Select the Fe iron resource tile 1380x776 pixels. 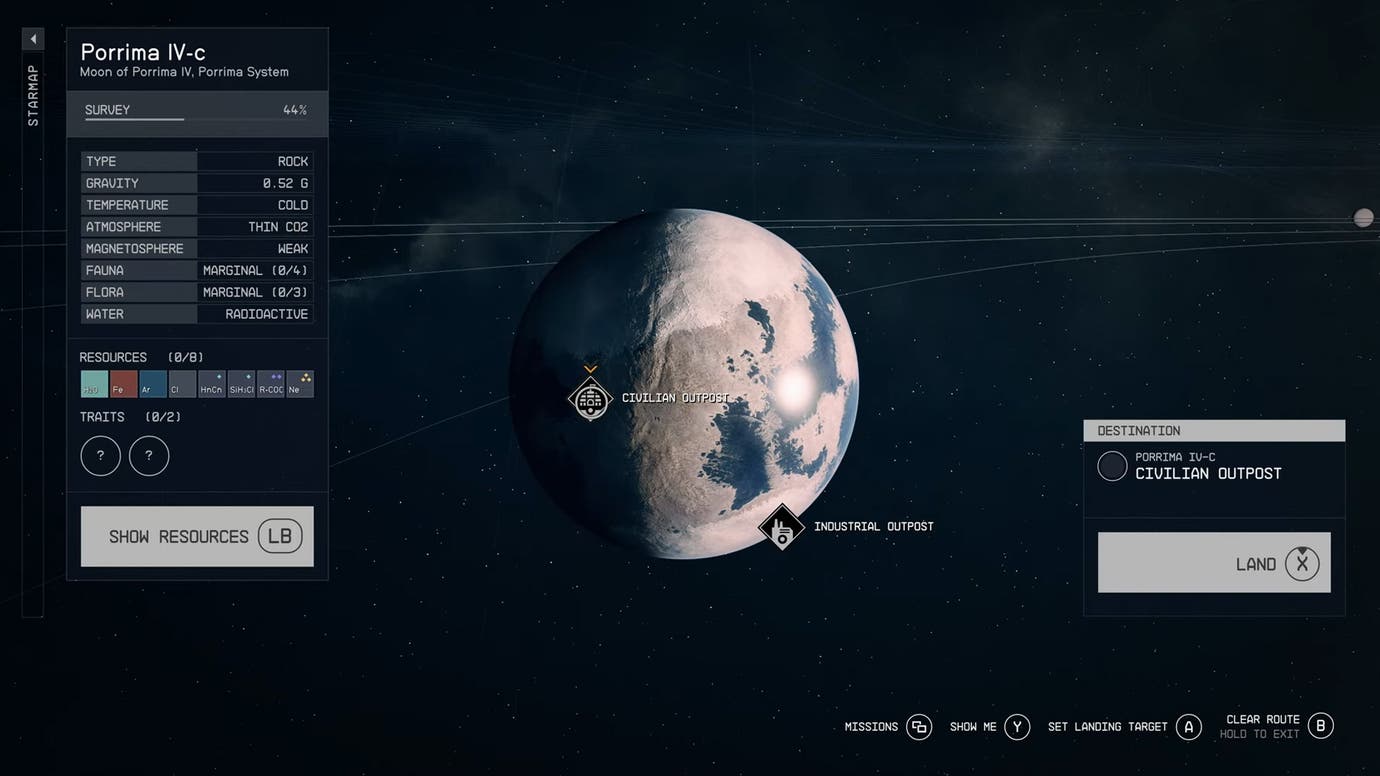(x=123, y=384)
